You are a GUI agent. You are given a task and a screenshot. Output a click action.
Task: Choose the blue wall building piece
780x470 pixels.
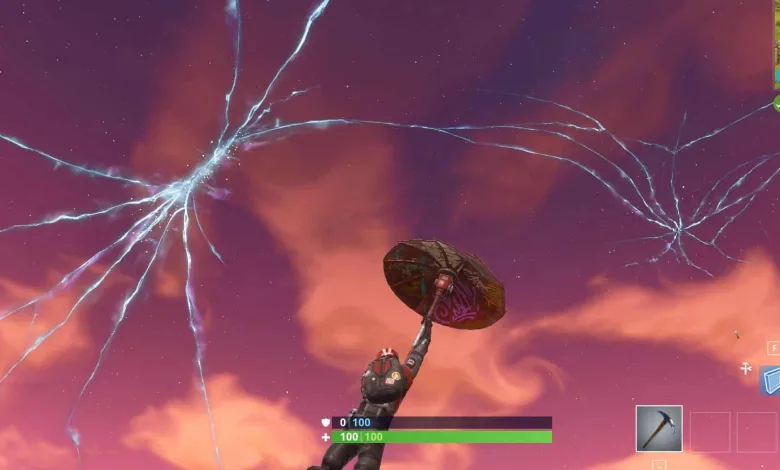click(x=771, y=380)
